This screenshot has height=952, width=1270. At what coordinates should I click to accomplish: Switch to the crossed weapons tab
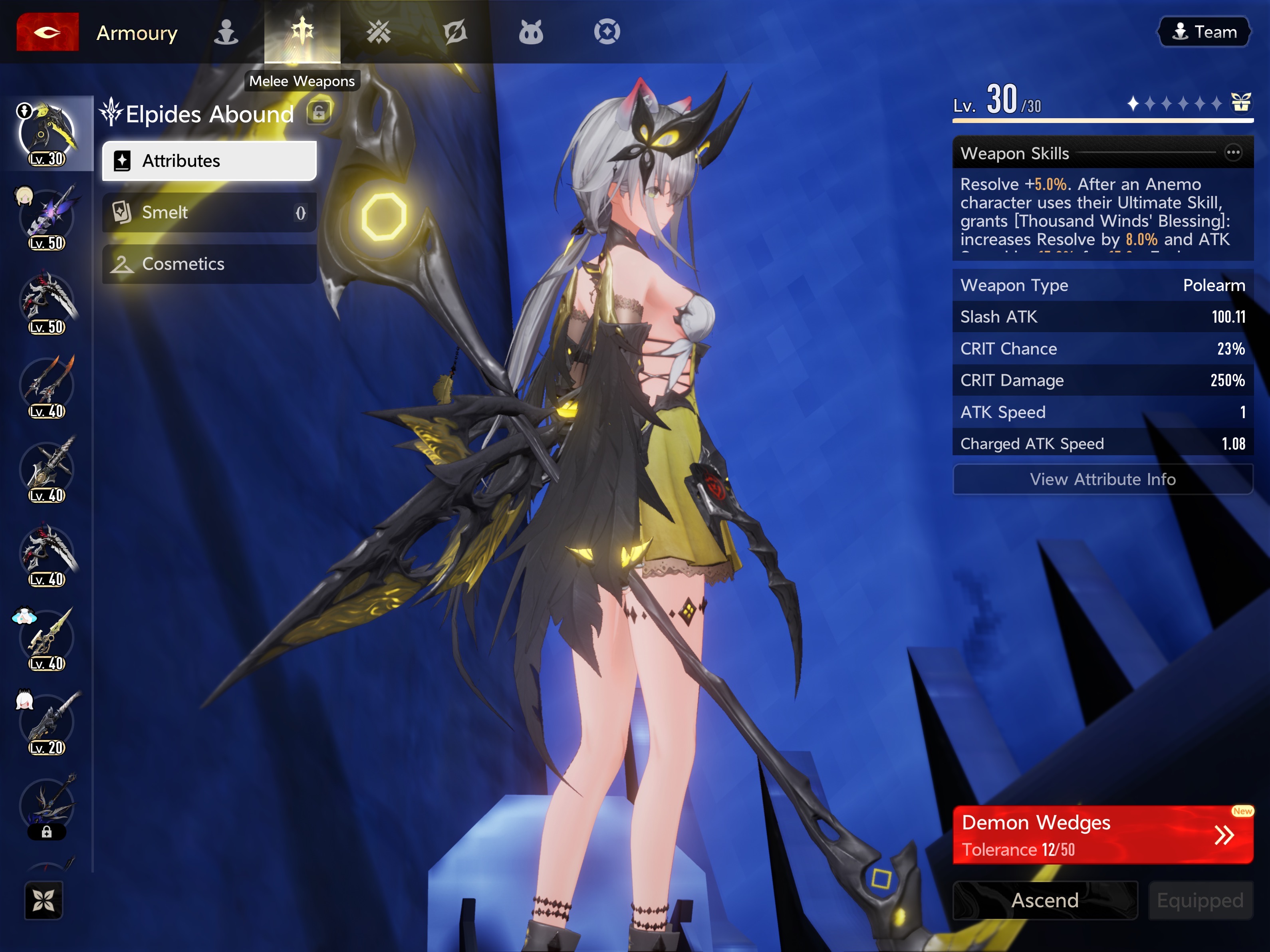tap(378, 32)
